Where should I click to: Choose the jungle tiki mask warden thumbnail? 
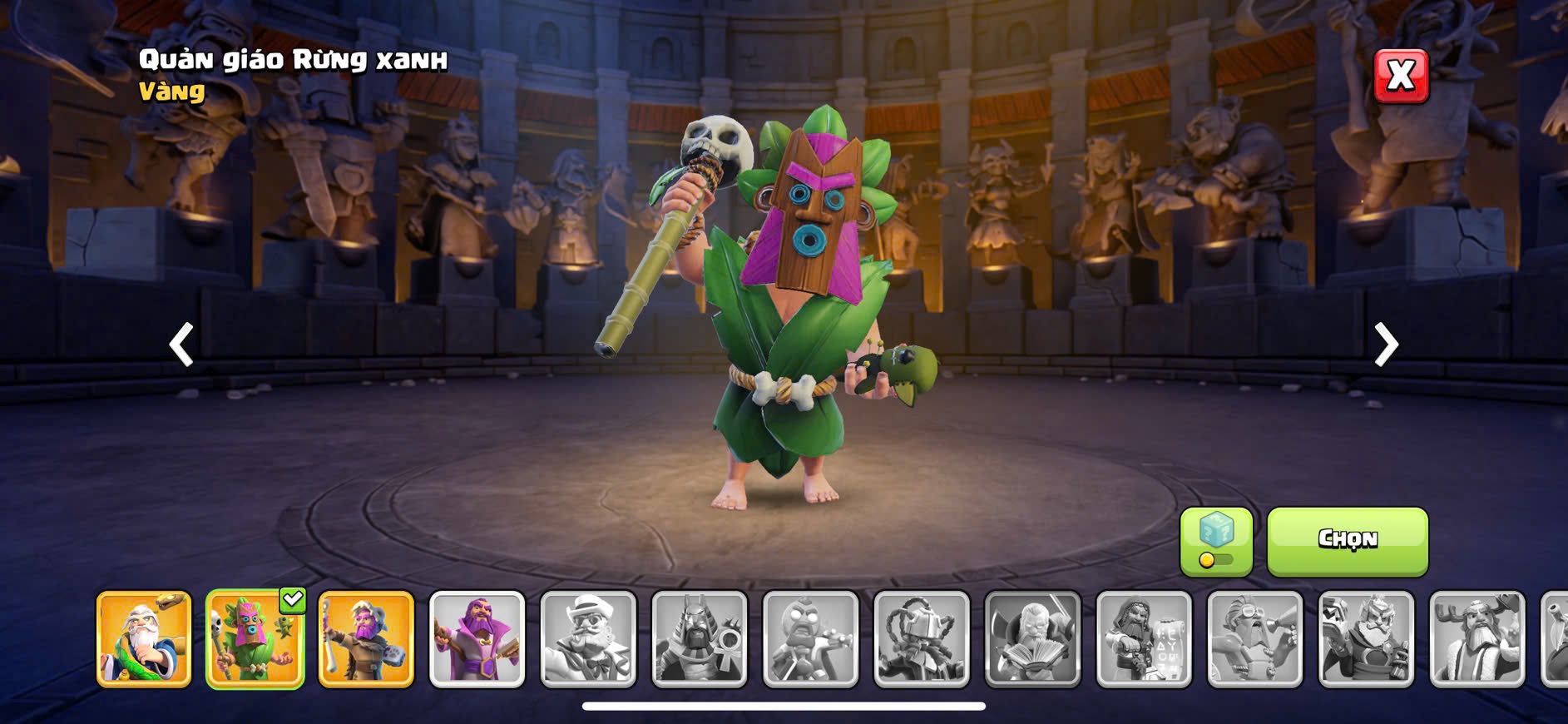pyautogui.click(x=255, y=639)
